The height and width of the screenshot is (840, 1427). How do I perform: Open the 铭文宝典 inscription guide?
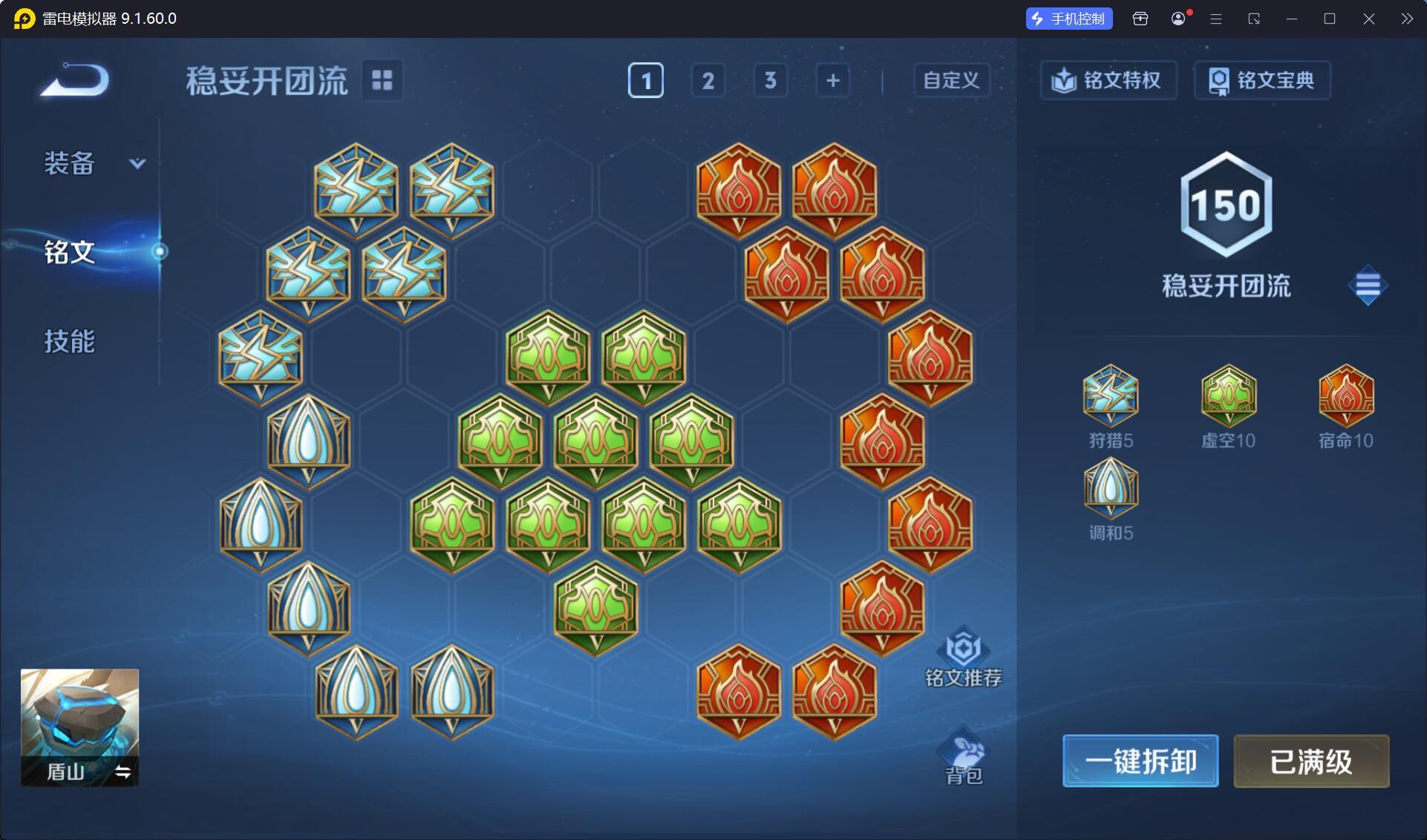tap(1262, 80)
